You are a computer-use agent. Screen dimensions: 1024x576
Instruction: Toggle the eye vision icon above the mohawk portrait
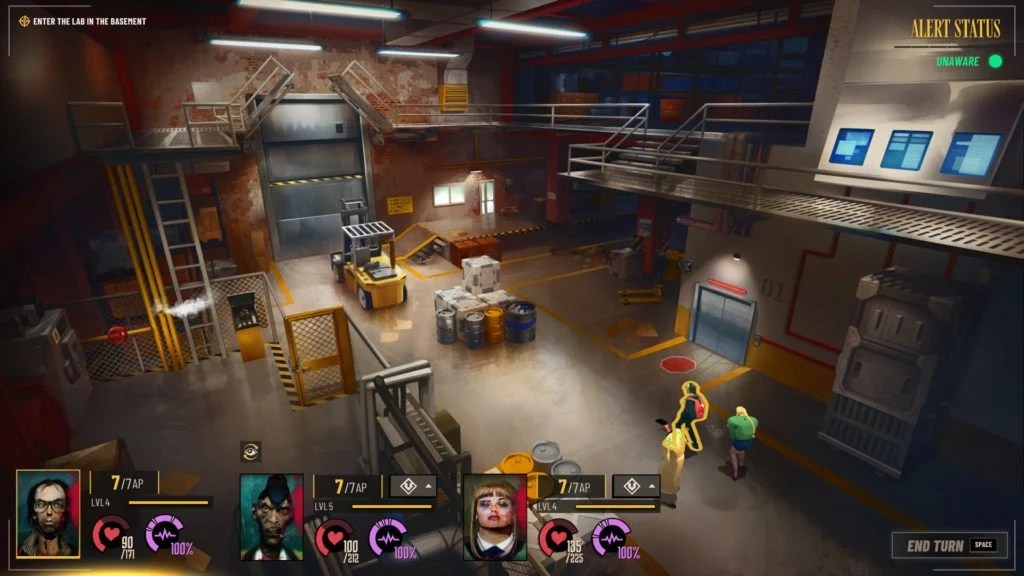pos(251,452)
